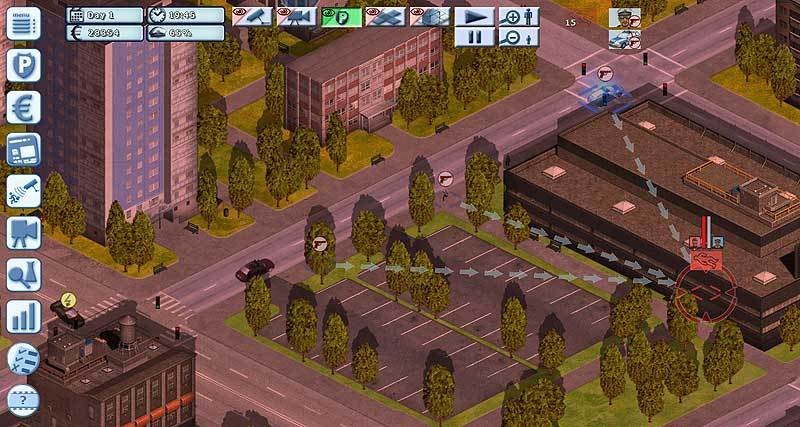Open the objectives checklist
The image size is (800, 427).
(x=22, y=358)
